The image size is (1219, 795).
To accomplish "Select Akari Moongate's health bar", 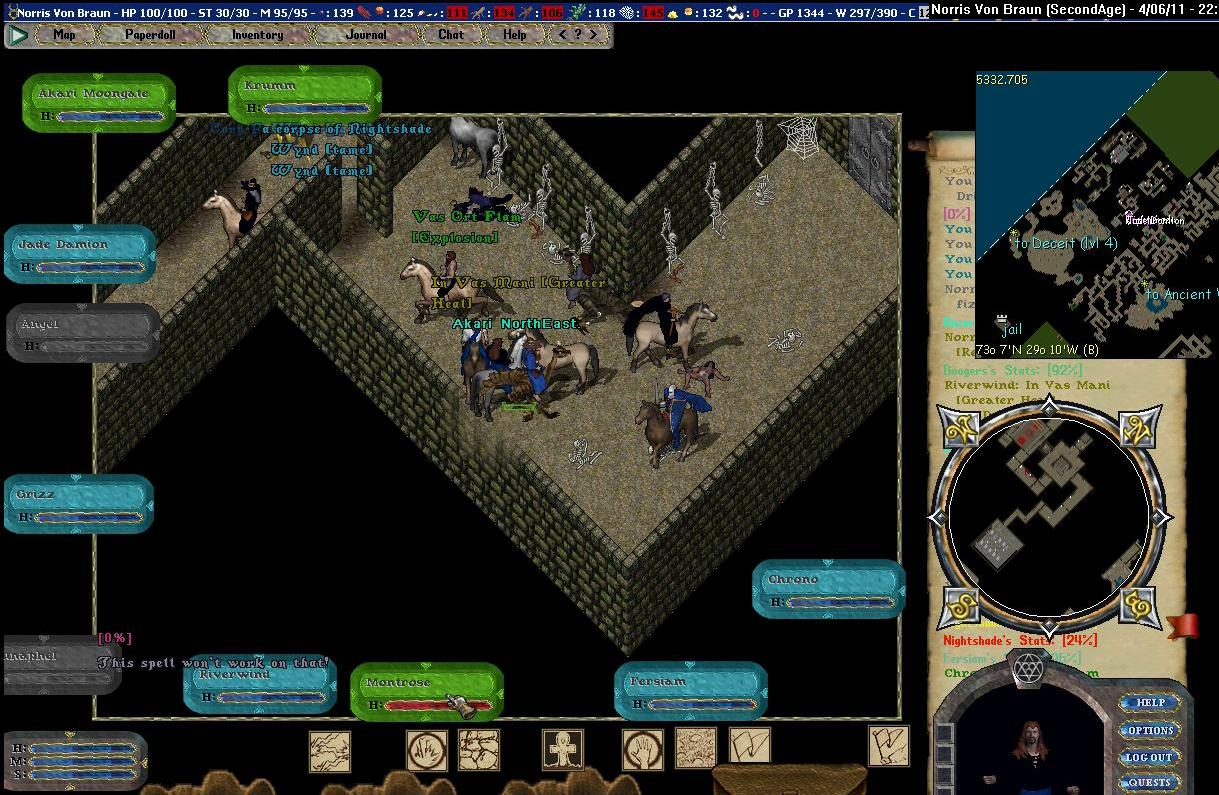I will 98,102.
